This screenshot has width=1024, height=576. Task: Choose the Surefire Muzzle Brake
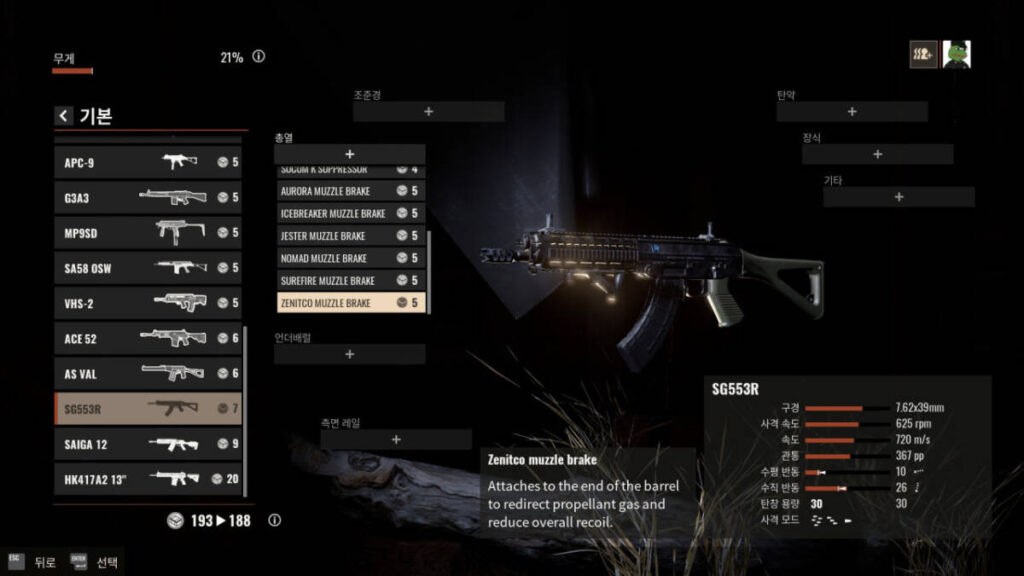coord(350,280)
